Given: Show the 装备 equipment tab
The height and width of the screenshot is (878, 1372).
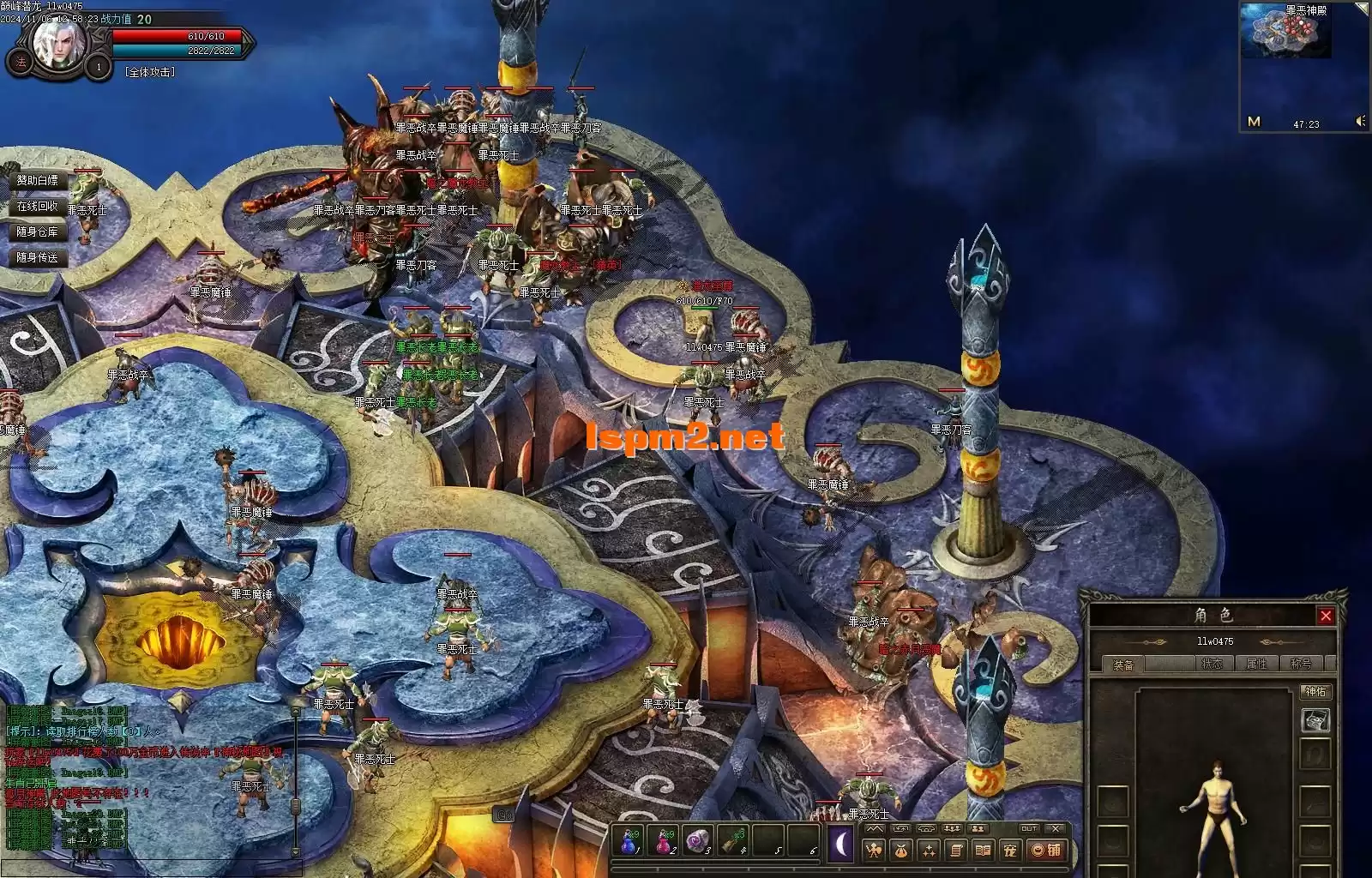Looking at the screenshot, I should click(x=1123, y=665).
